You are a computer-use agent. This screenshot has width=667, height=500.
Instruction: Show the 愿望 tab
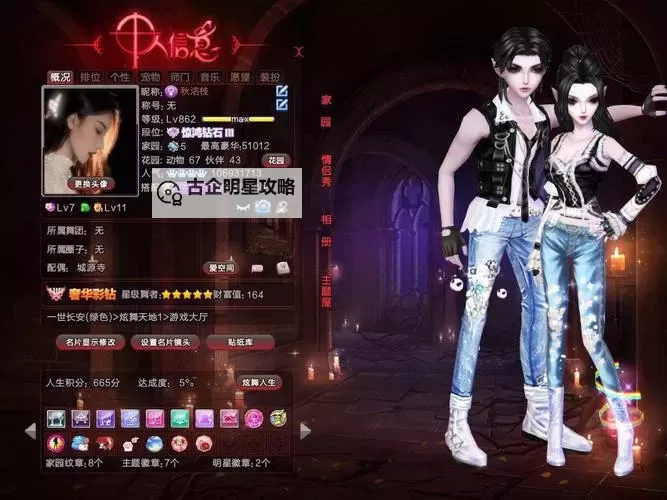click(x=239, y=76)
